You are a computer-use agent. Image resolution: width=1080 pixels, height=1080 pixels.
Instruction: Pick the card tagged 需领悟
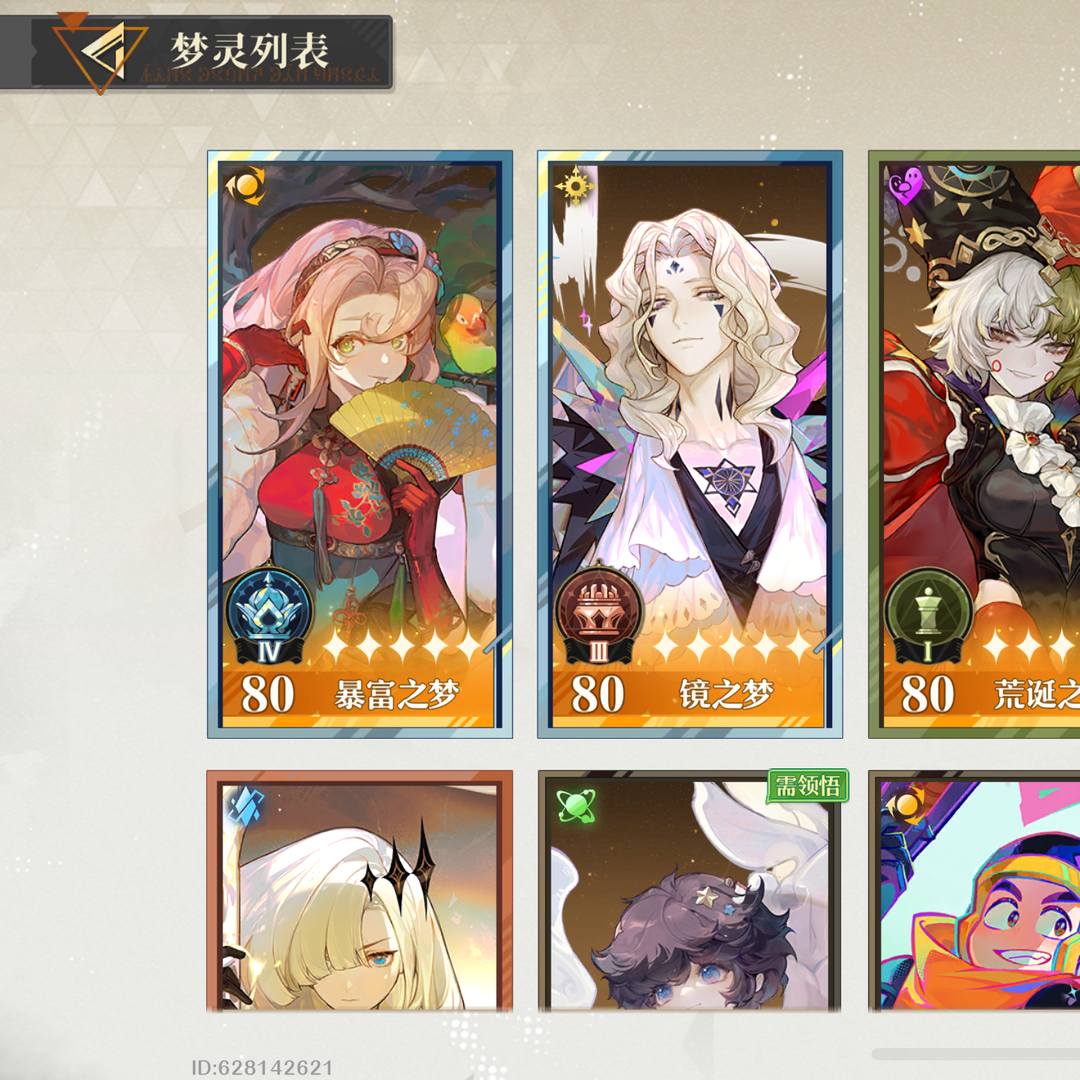[690, 892]
